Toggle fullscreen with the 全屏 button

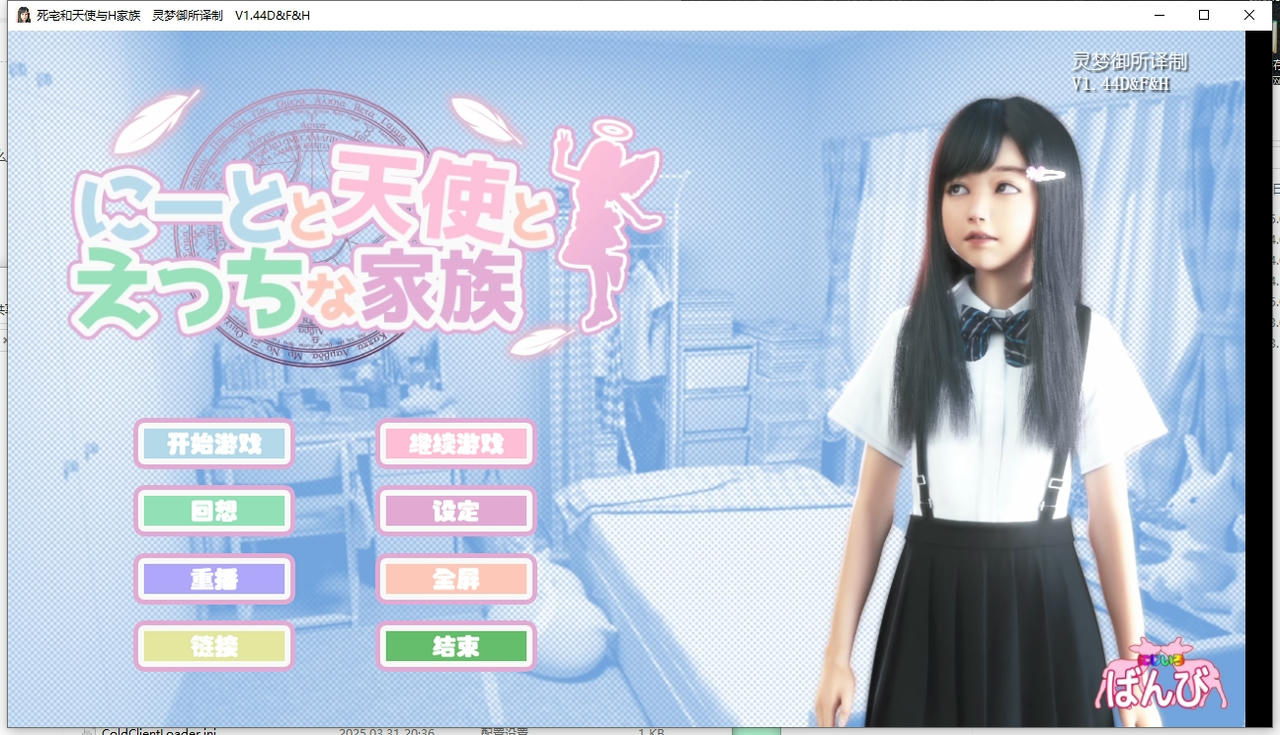[455, 579]
